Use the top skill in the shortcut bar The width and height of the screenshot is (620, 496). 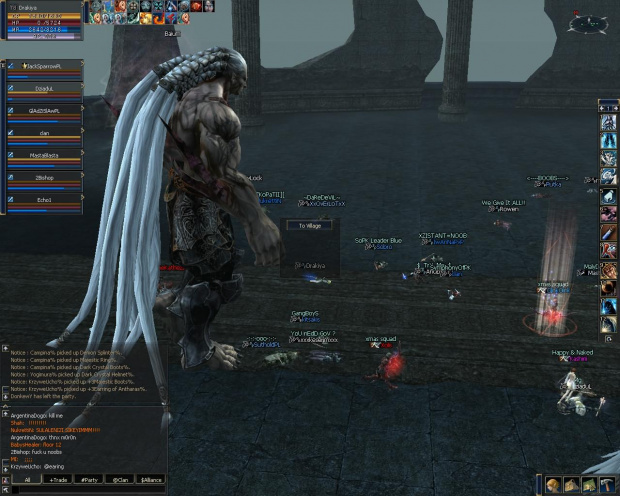coord(608,123)
